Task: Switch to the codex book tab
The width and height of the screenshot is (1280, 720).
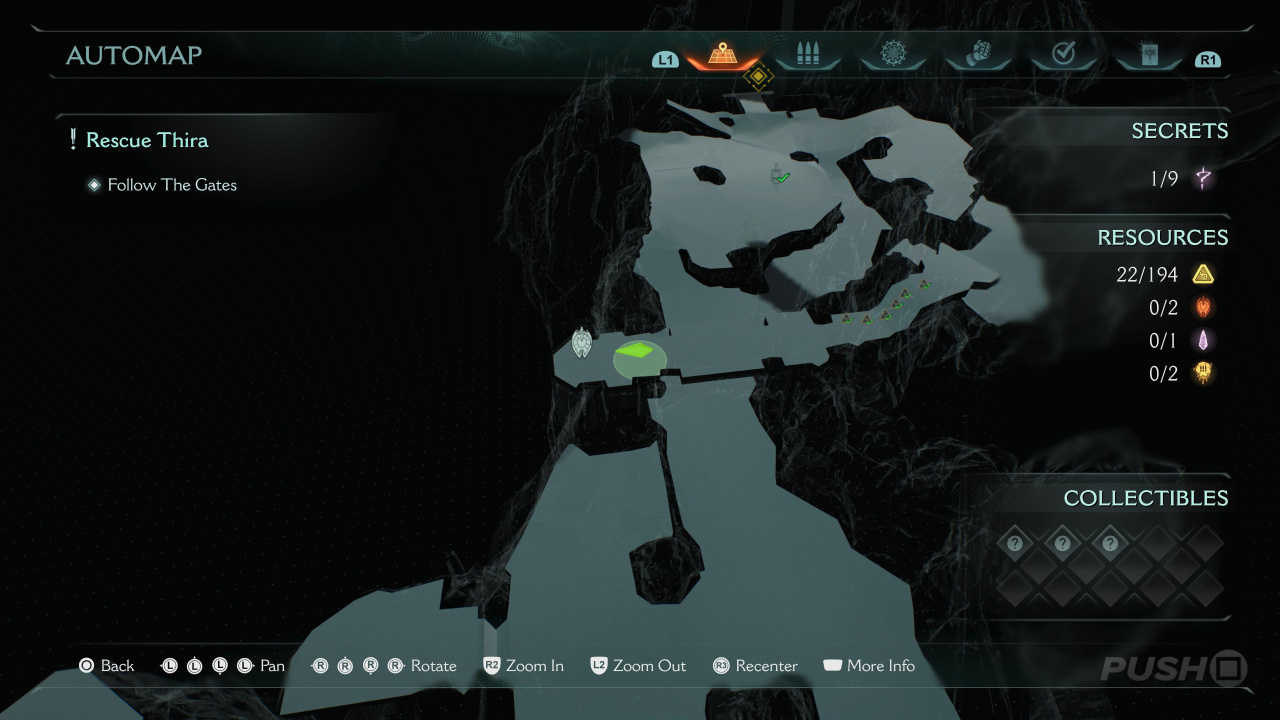Action: 1148,55
